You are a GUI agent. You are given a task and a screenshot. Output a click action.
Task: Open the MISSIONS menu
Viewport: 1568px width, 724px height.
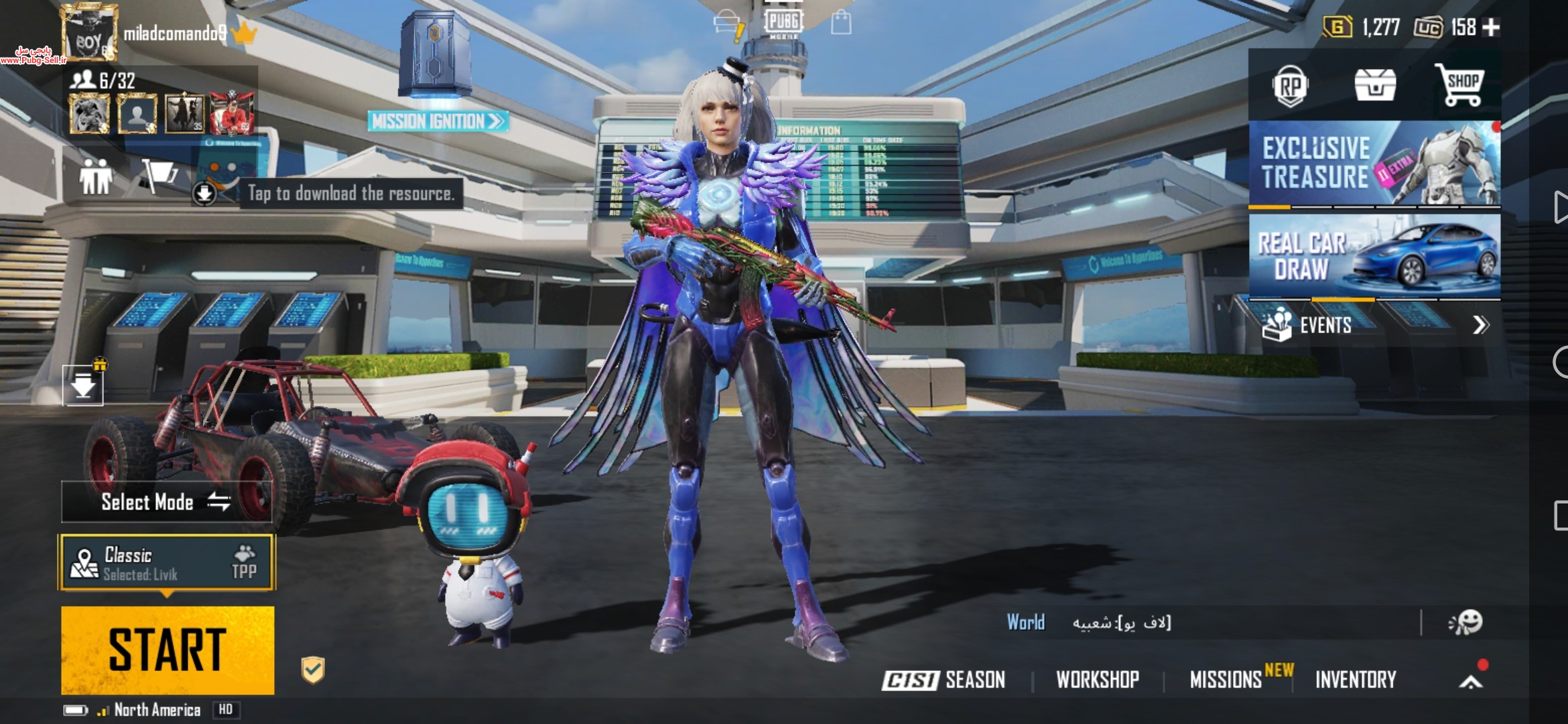pyautogui.click(x=1226, y=680)
